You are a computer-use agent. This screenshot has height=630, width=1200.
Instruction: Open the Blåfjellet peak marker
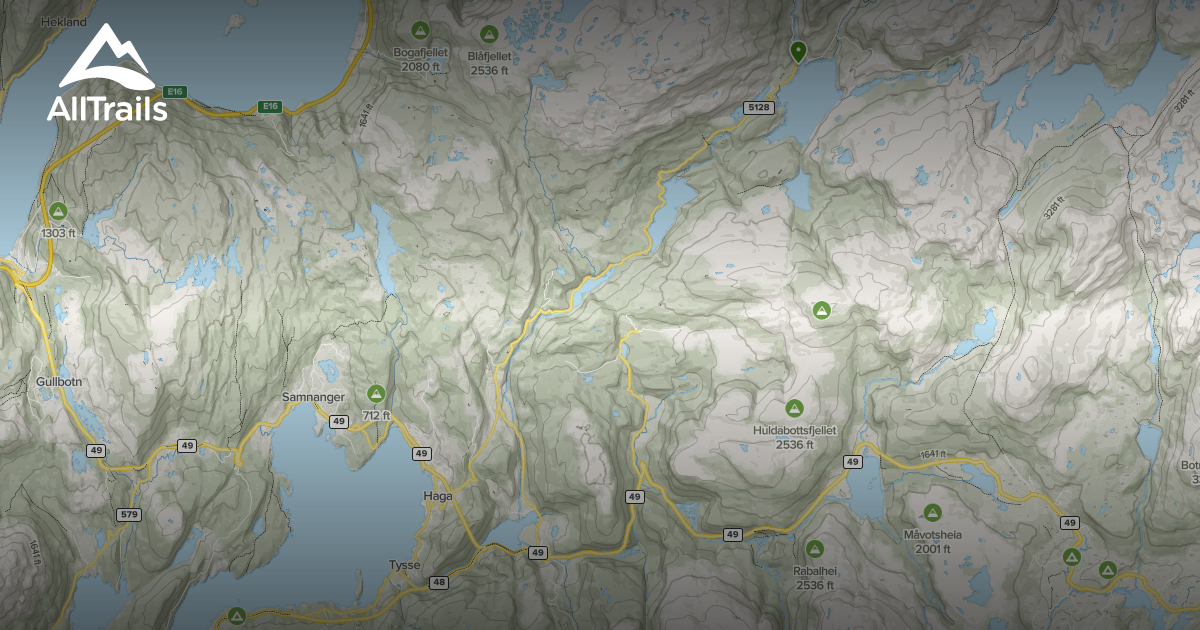tap(488, 34)
